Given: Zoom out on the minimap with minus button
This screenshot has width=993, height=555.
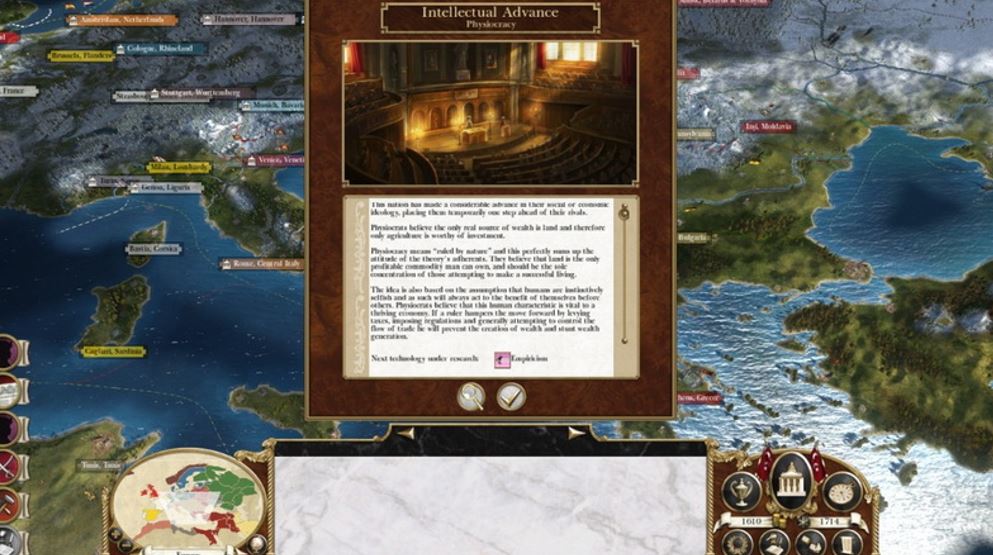Looking at the screenshot, I should pos(125,546).
